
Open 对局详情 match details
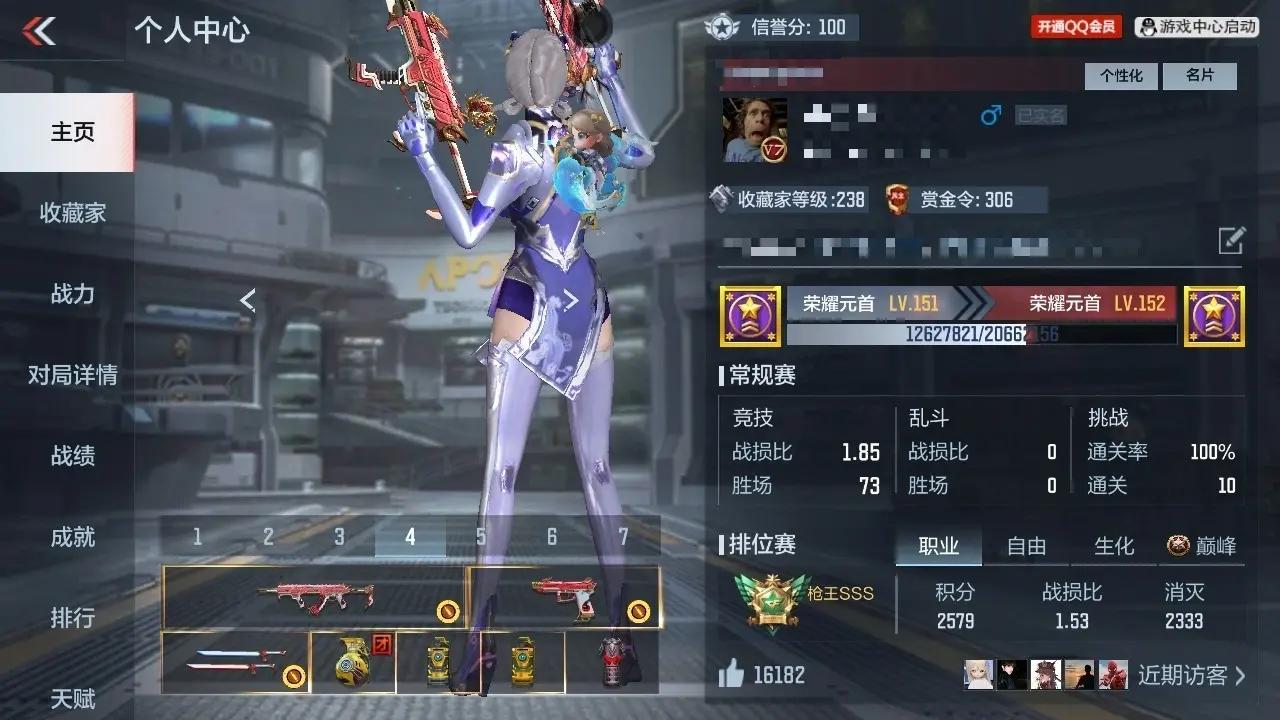(x=72, y=375)
